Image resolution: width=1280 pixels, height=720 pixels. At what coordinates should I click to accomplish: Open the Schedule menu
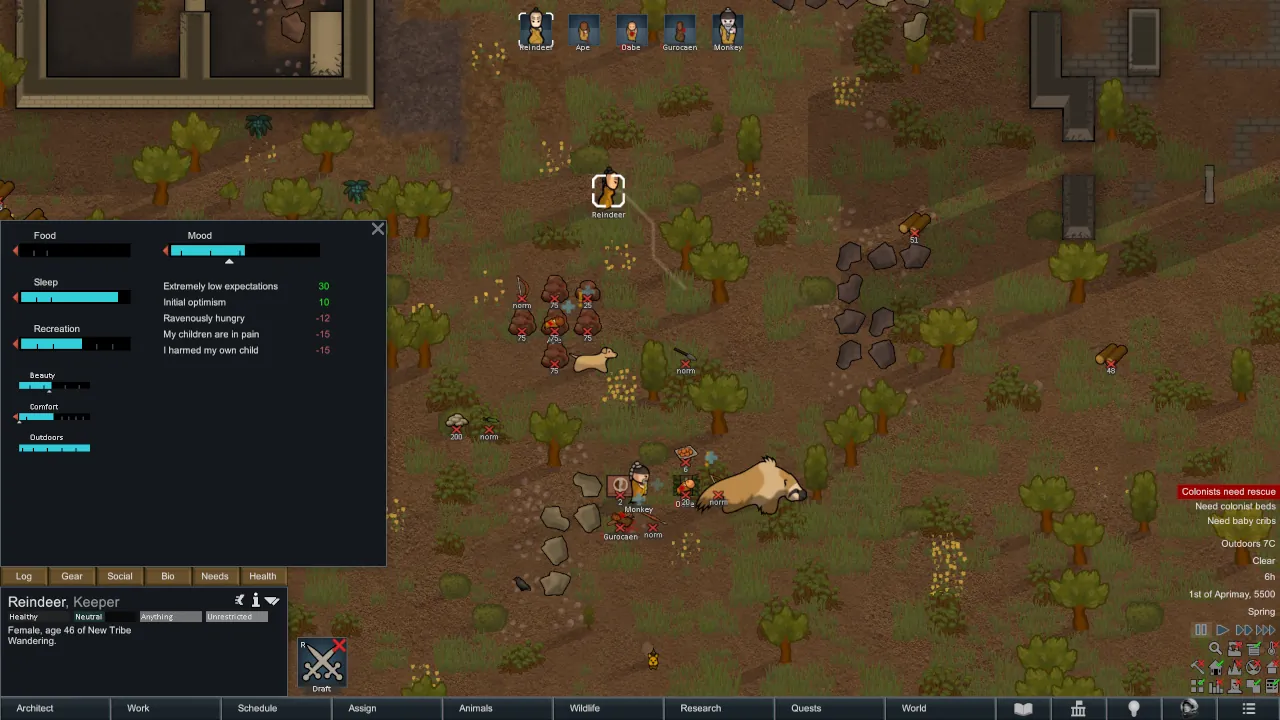pyautogui.click(x=257, y=708)
